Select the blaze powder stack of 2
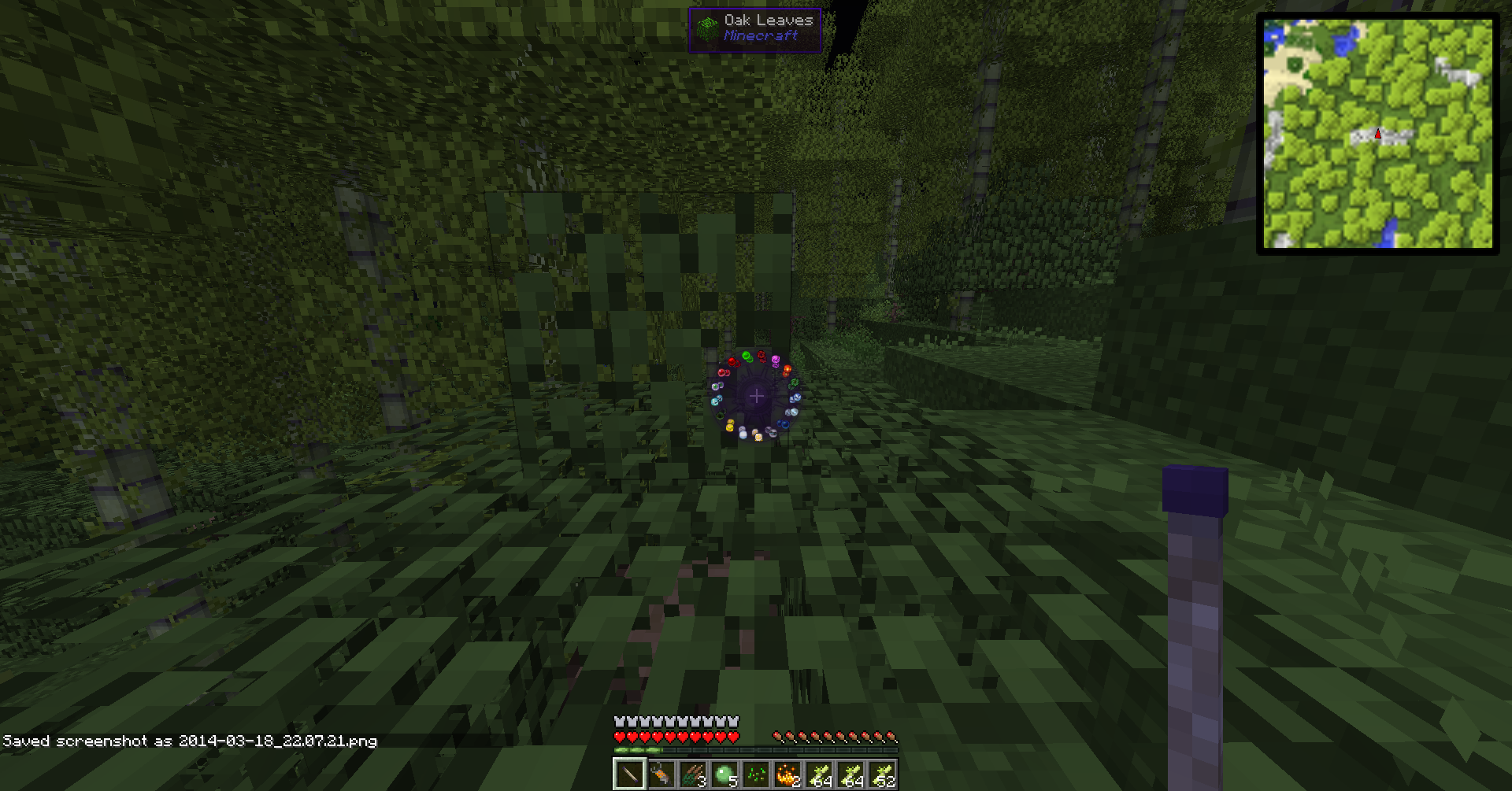This screenshot has height=791, width=1512. [x=787, y=775]
